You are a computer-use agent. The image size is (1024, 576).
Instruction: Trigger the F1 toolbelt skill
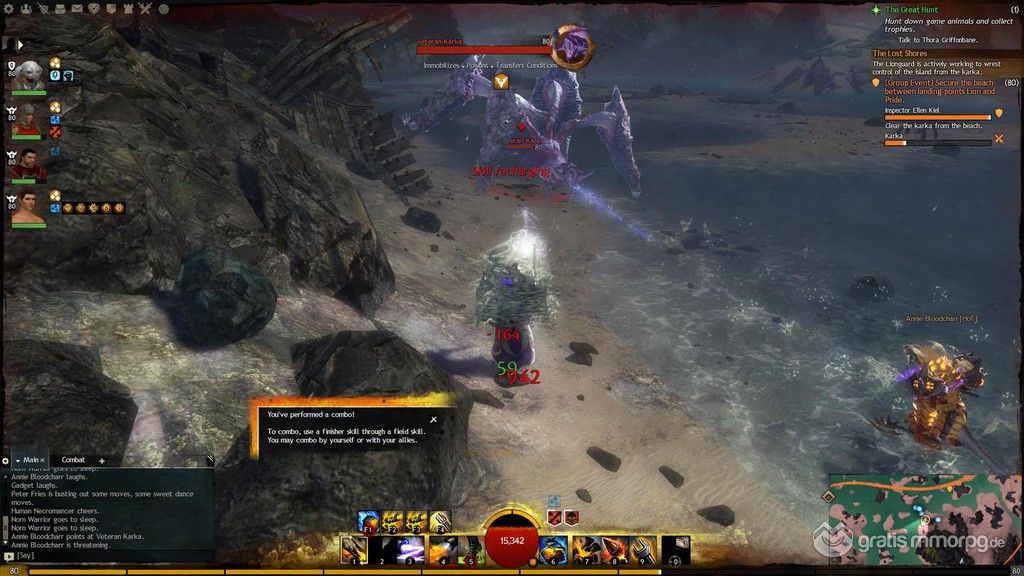click(369, 521)
